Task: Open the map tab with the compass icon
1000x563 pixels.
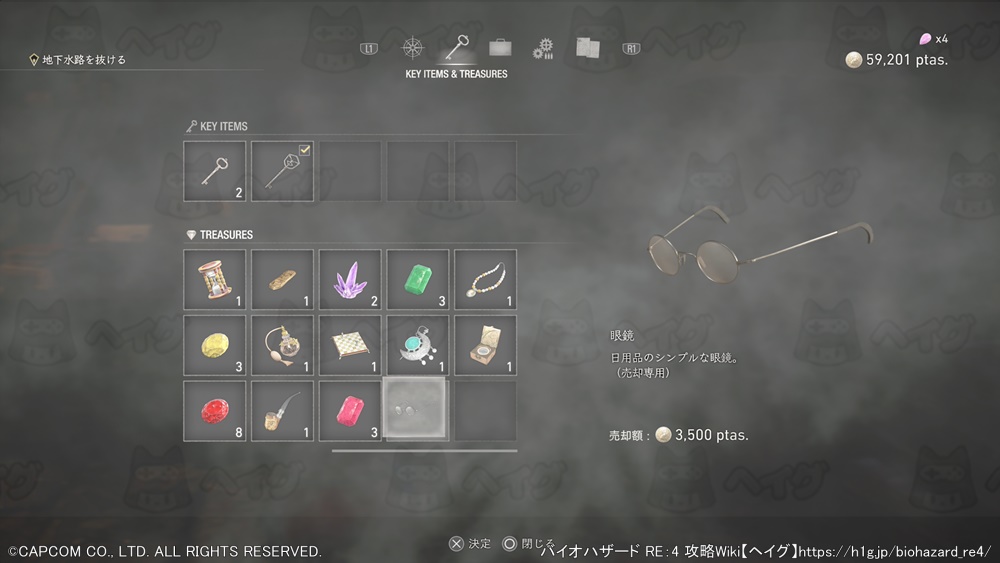Action: click(413, 48)
